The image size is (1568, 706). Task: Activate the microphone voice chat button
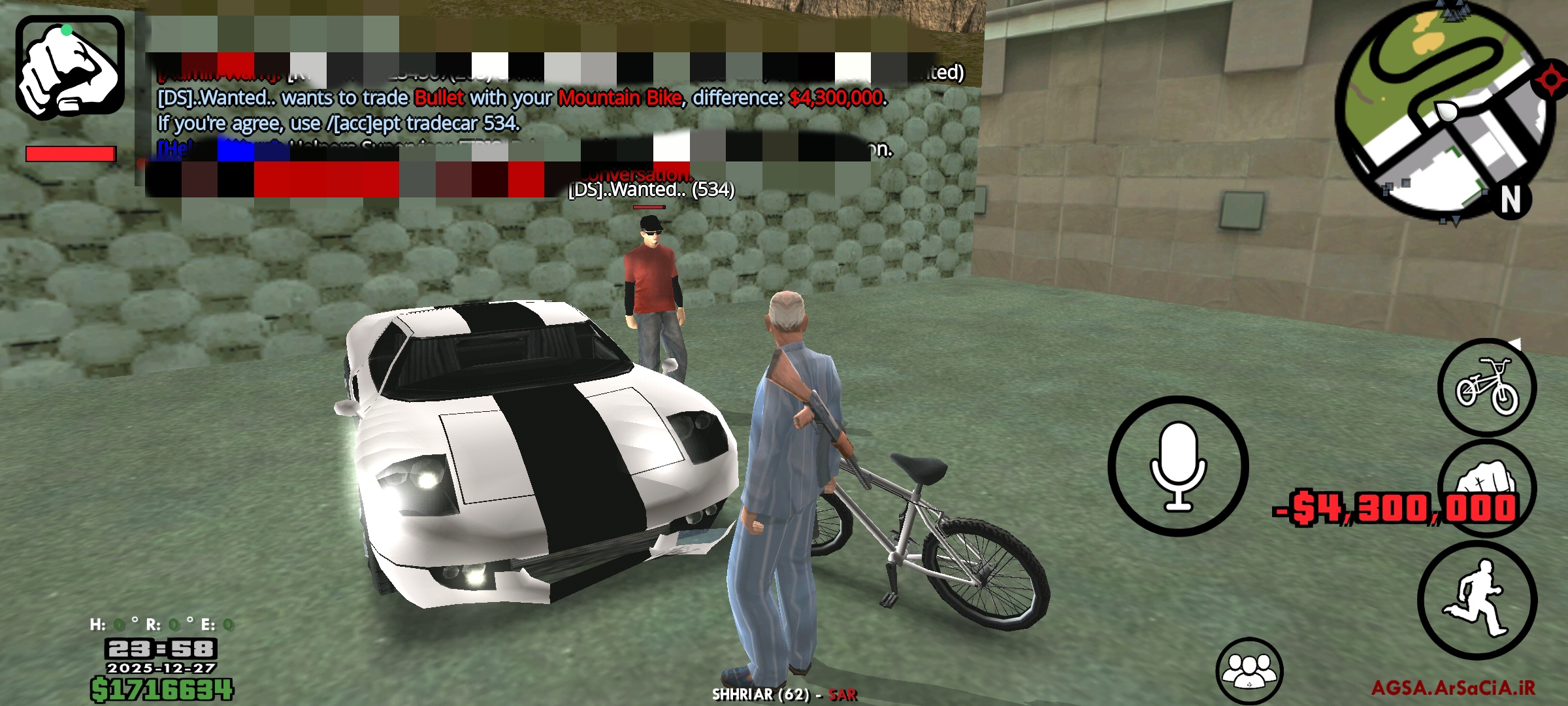pyautogui.click(x=1178, y=466)
